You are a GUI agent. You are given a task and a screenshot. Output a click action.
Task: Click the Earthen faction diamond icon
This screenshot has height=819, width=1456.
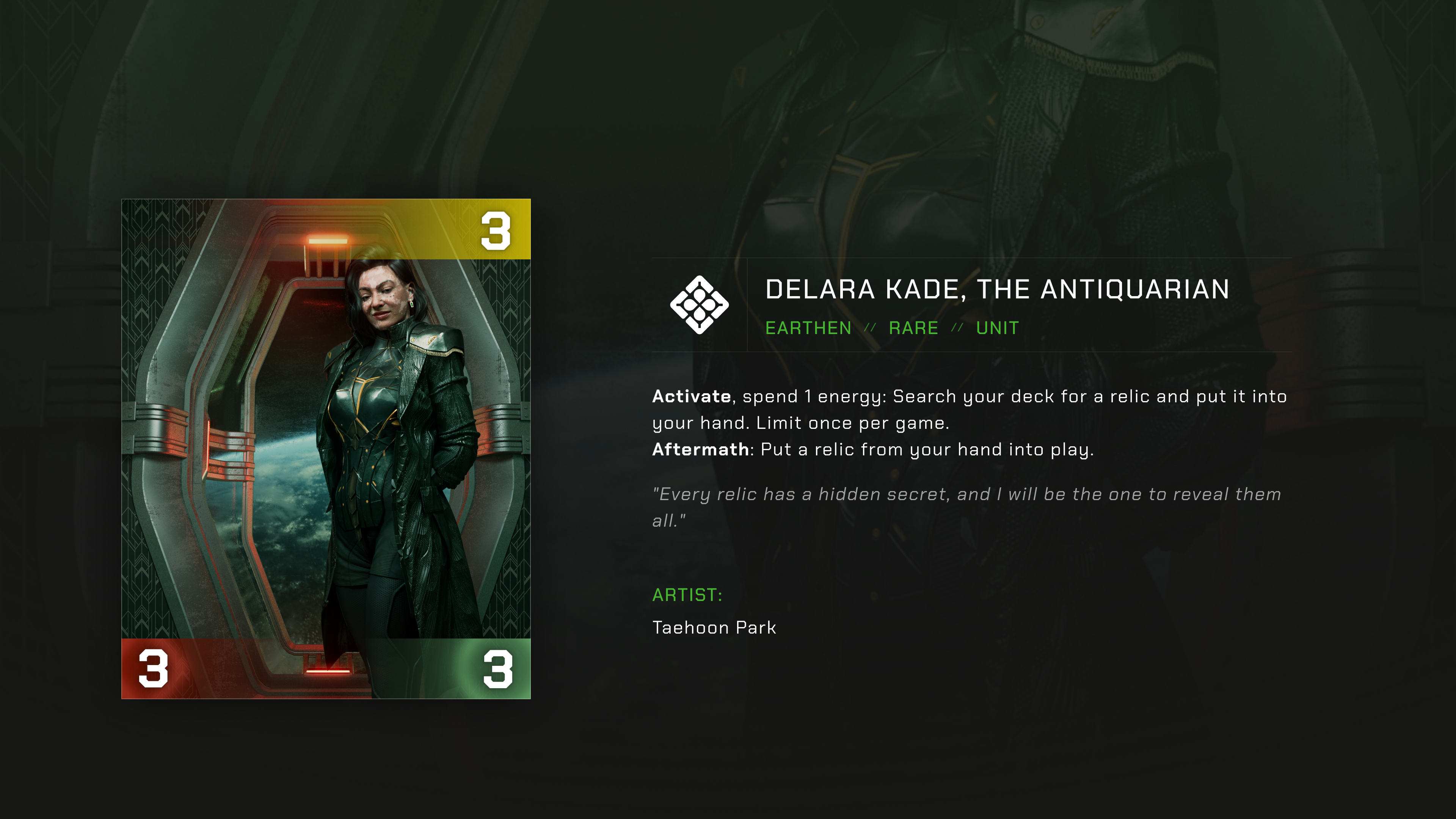[699, 304]
